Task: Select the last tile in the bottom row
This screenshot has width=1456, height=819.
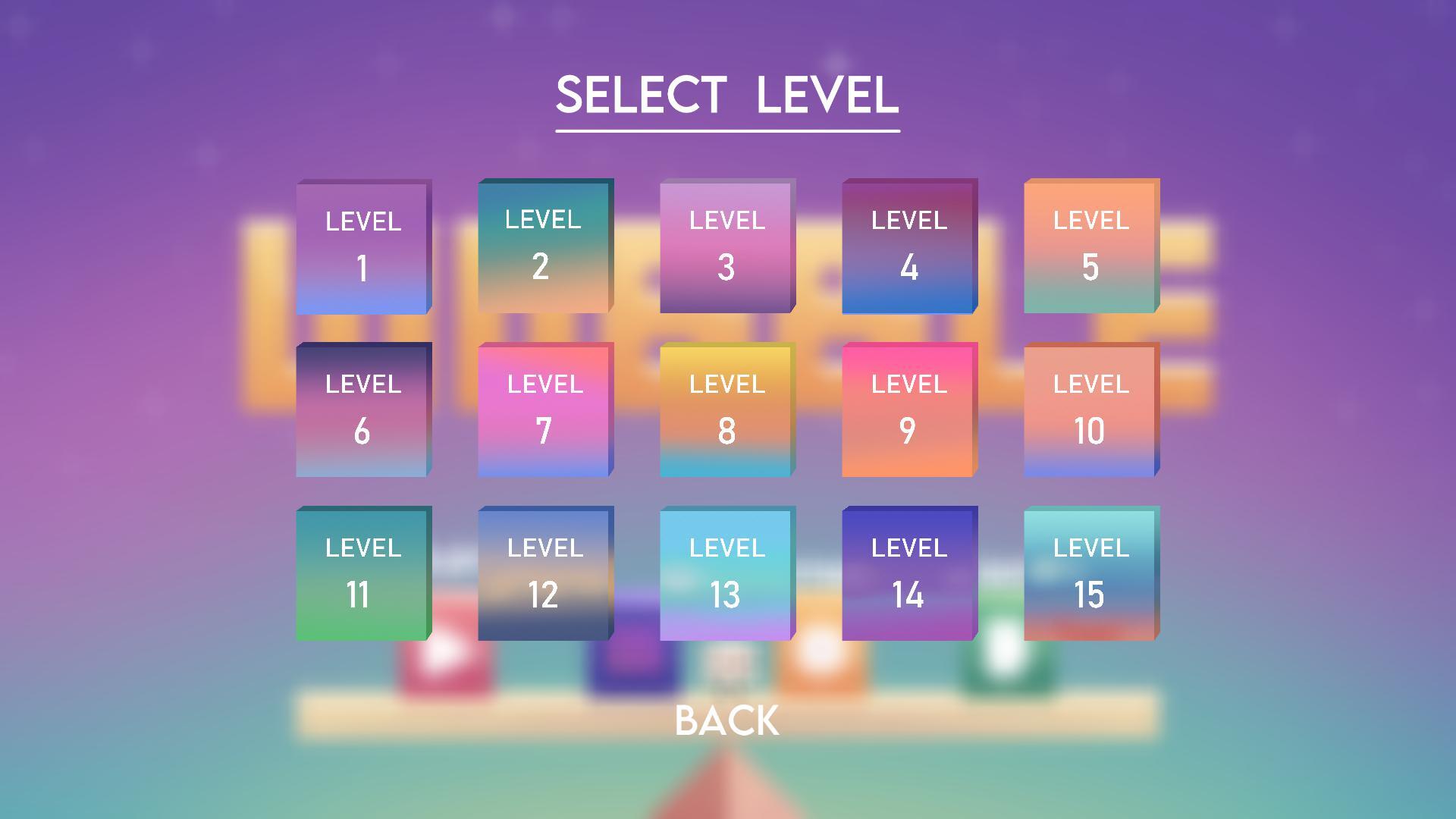Action: [x=1090, y=573]
